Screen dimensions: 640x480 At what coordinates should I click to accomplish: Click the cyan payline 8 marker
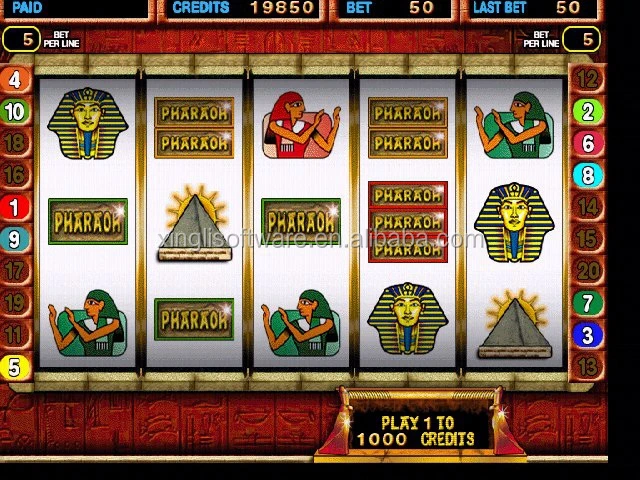point(588,175)
